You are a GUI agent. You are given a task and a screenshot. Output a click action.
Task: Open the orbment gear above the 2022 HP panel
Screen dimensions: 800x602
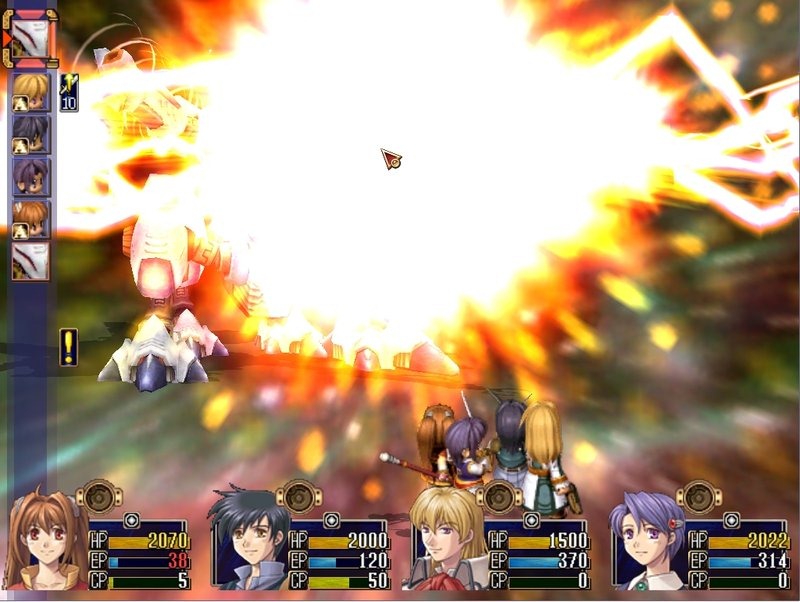pyautogui.click(x=699, y=495)
